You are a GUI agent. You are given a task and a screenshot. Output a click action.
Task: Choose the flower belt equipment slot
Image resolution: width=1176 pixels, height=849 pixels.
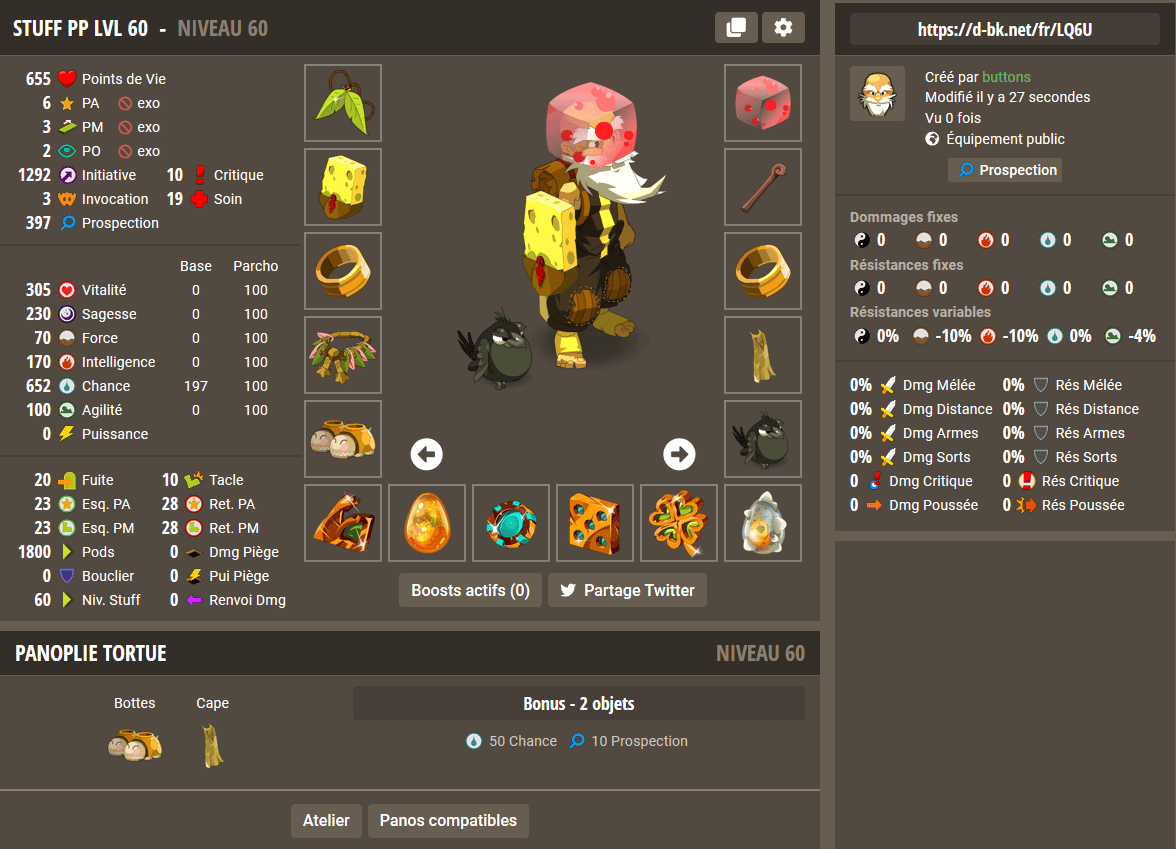click(x=343, y=355)
